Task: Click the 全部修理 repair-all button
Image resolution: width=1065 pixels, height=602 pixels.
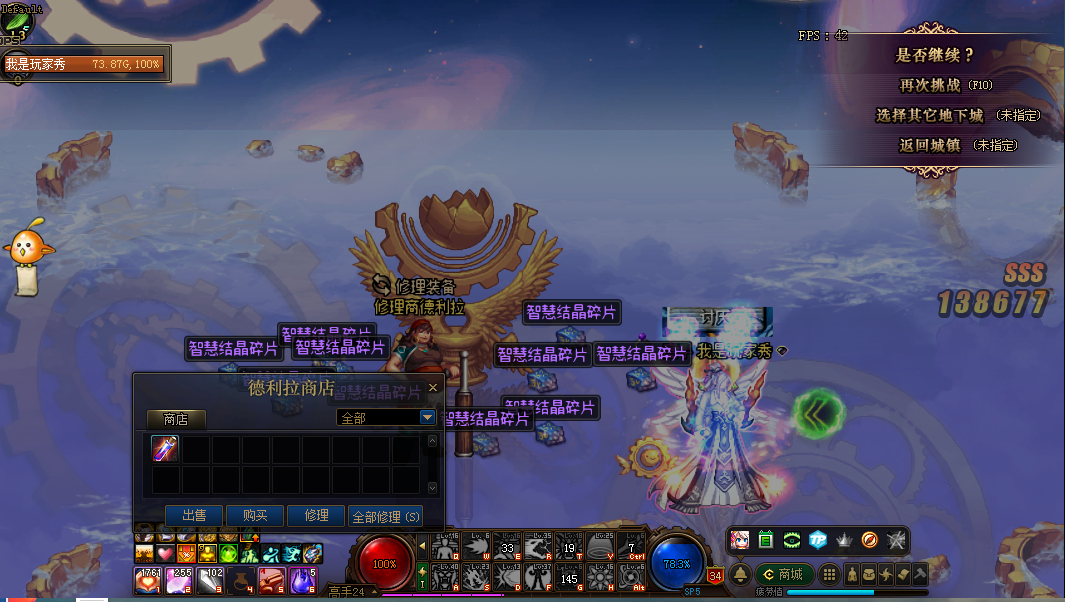Action: [x=386, y=517]
